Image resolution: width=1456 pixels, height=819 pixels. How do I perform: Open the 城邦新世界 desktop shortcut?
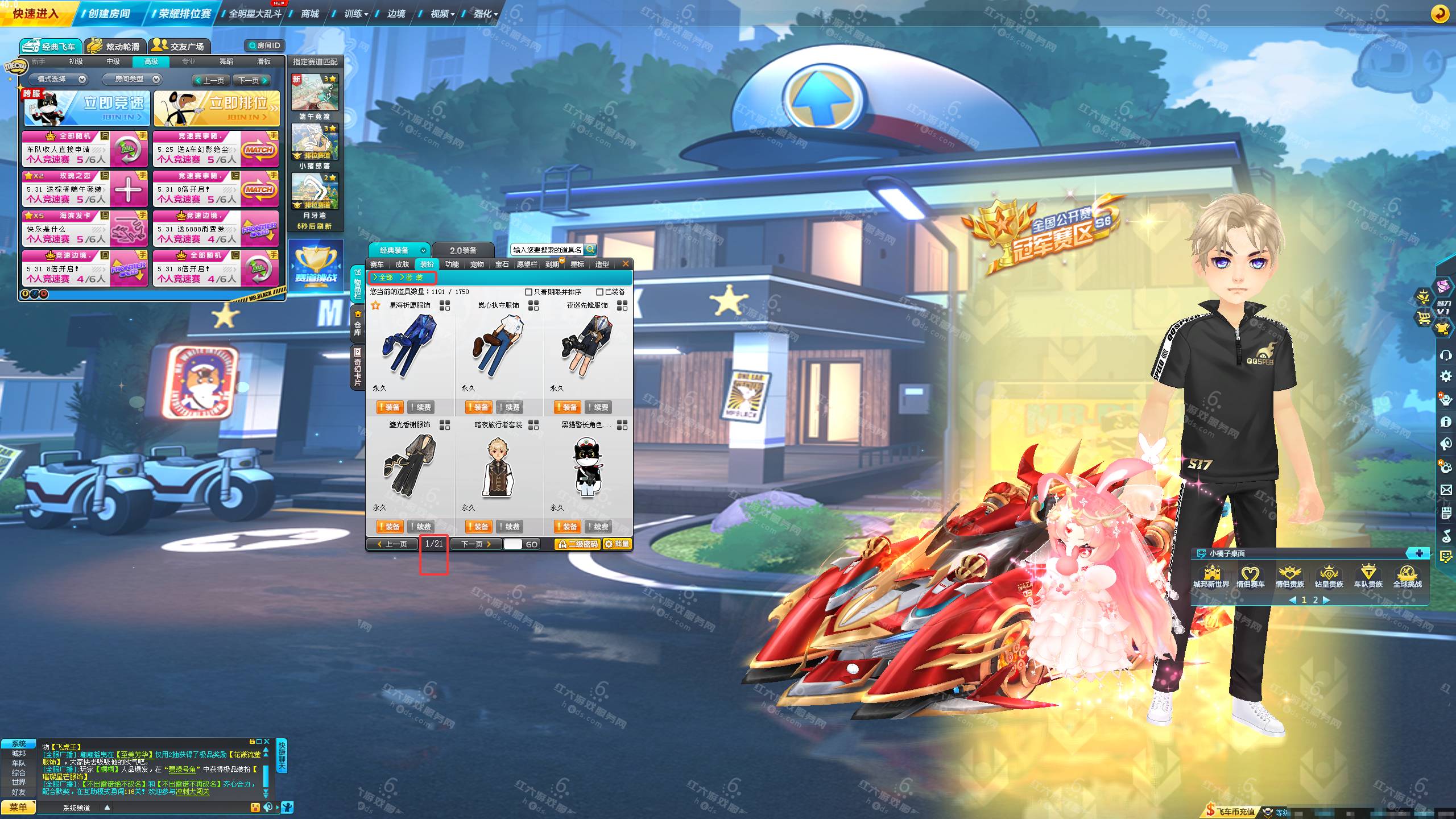[x=1211, y=576]
